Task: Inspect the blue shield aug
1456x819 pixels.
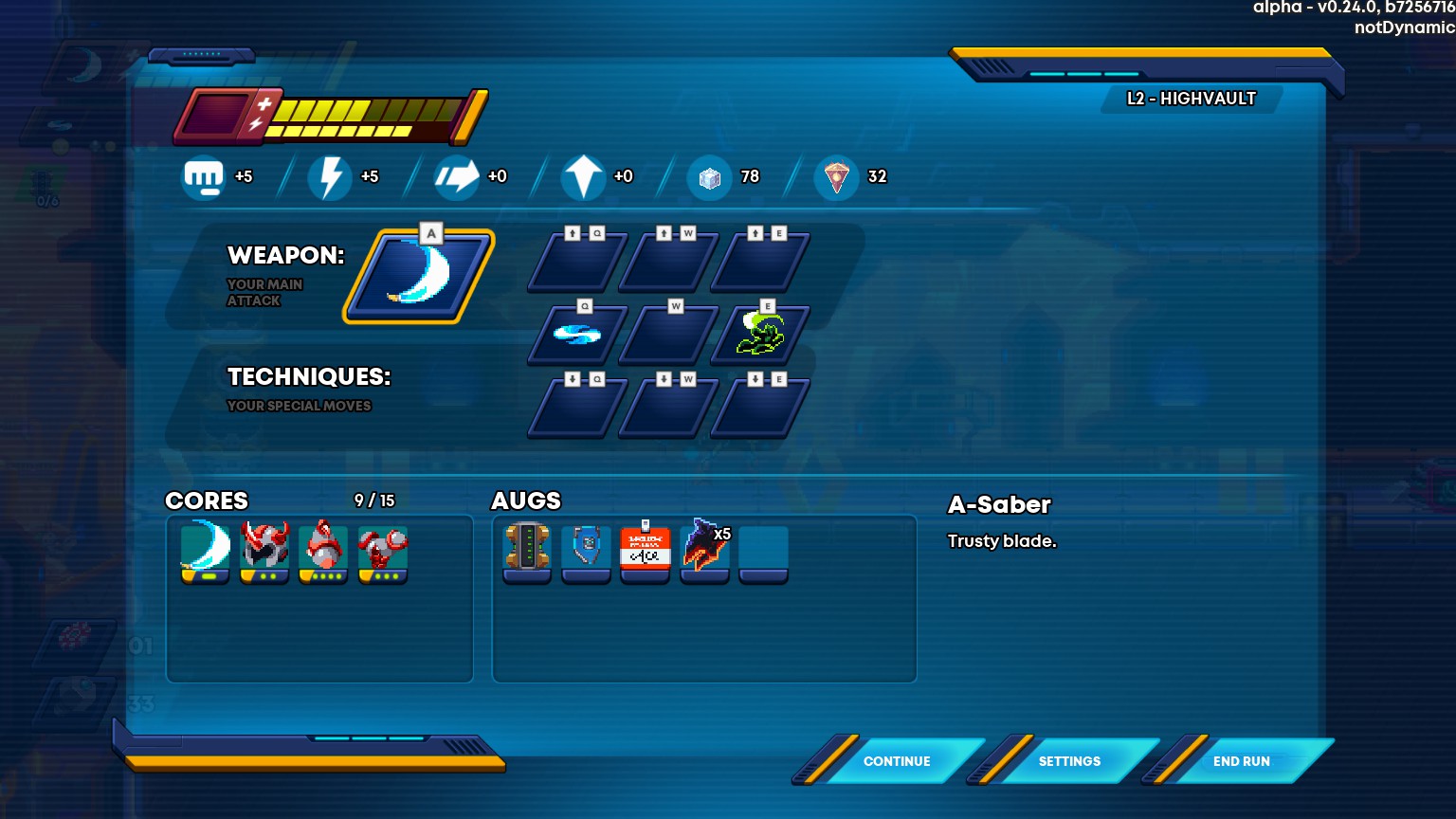Action: [586, 550]
